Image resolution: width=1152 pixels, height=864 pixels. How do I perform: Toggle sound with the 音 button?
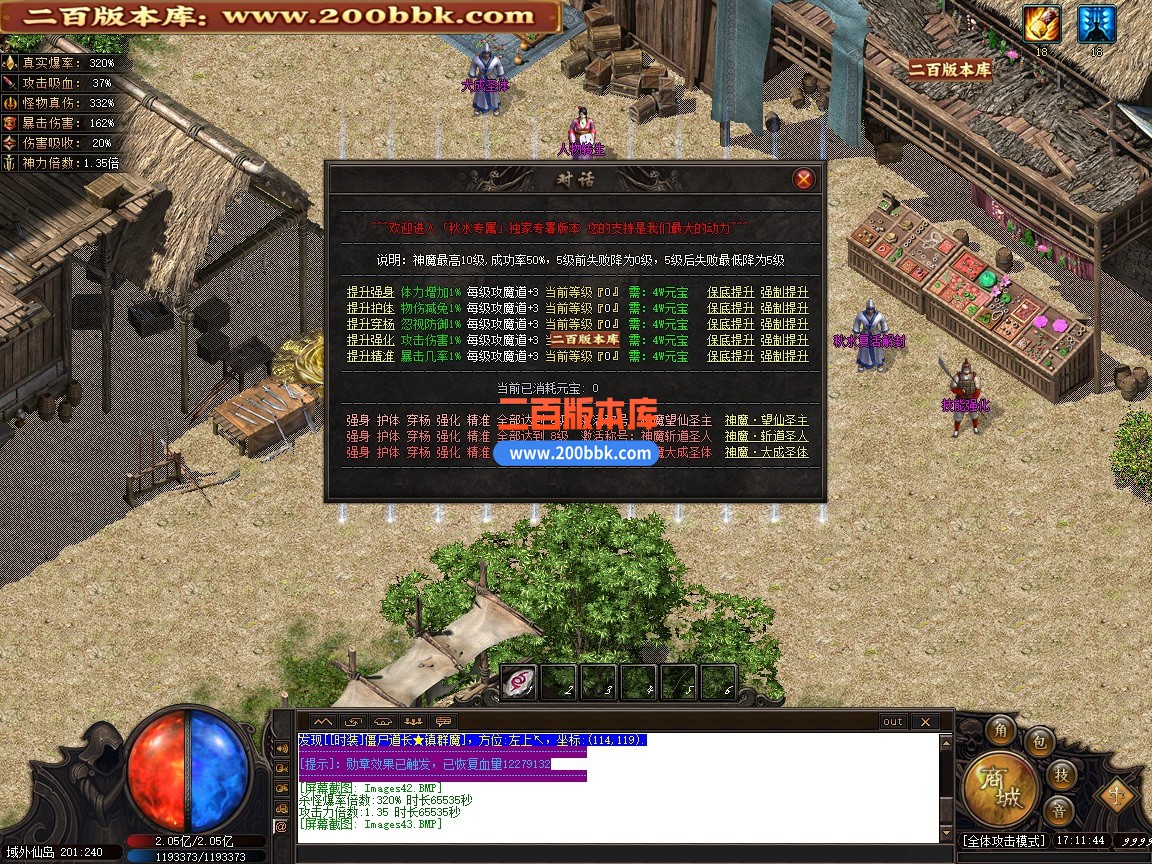coord(1059,810)
